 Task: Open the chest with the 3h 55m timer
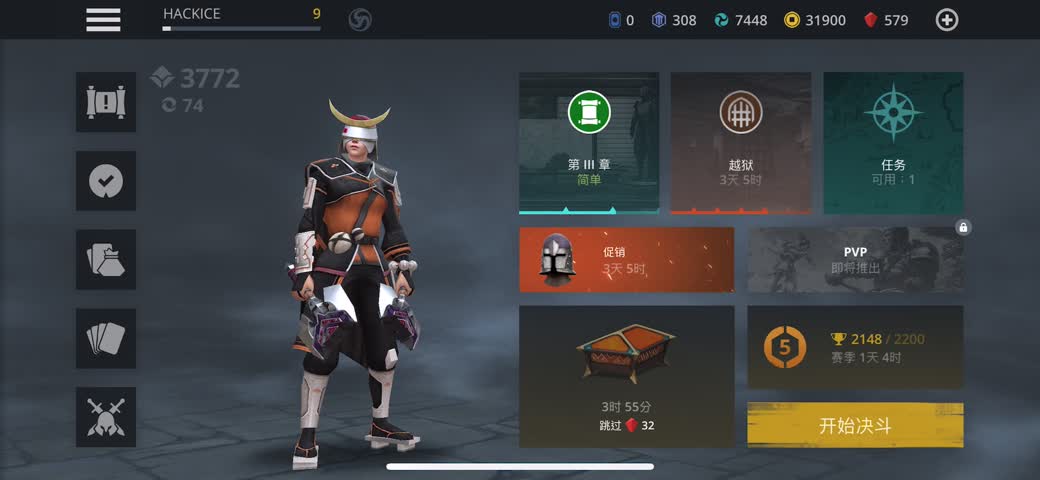[x=626, y=376]
